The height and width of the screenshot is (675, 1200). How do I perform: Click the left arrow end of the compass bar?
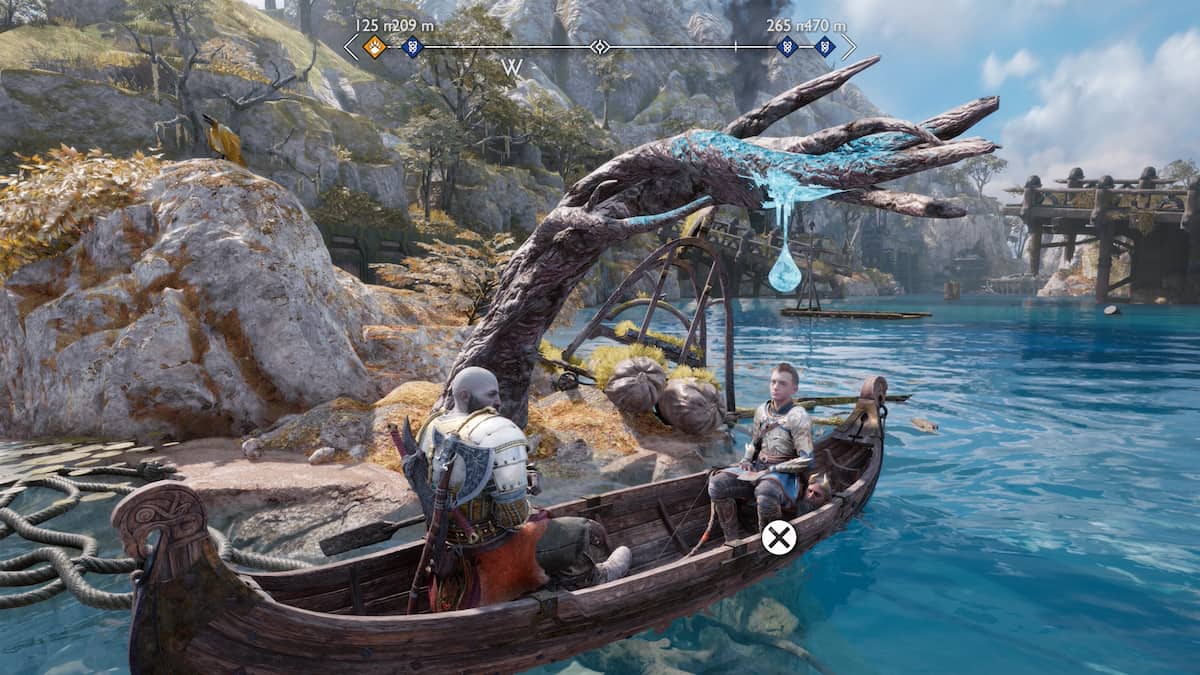(350, 46)
